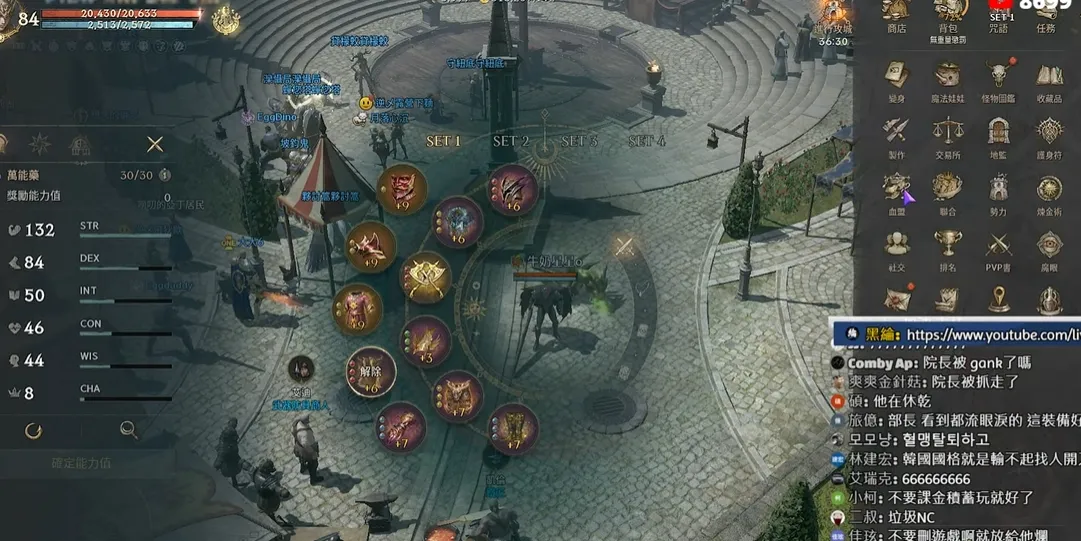Open the 變身 transformation menu
Image resolution: width=1081 pixels, height=541 pixels.
pyautogui.click(x=896, y=79)
